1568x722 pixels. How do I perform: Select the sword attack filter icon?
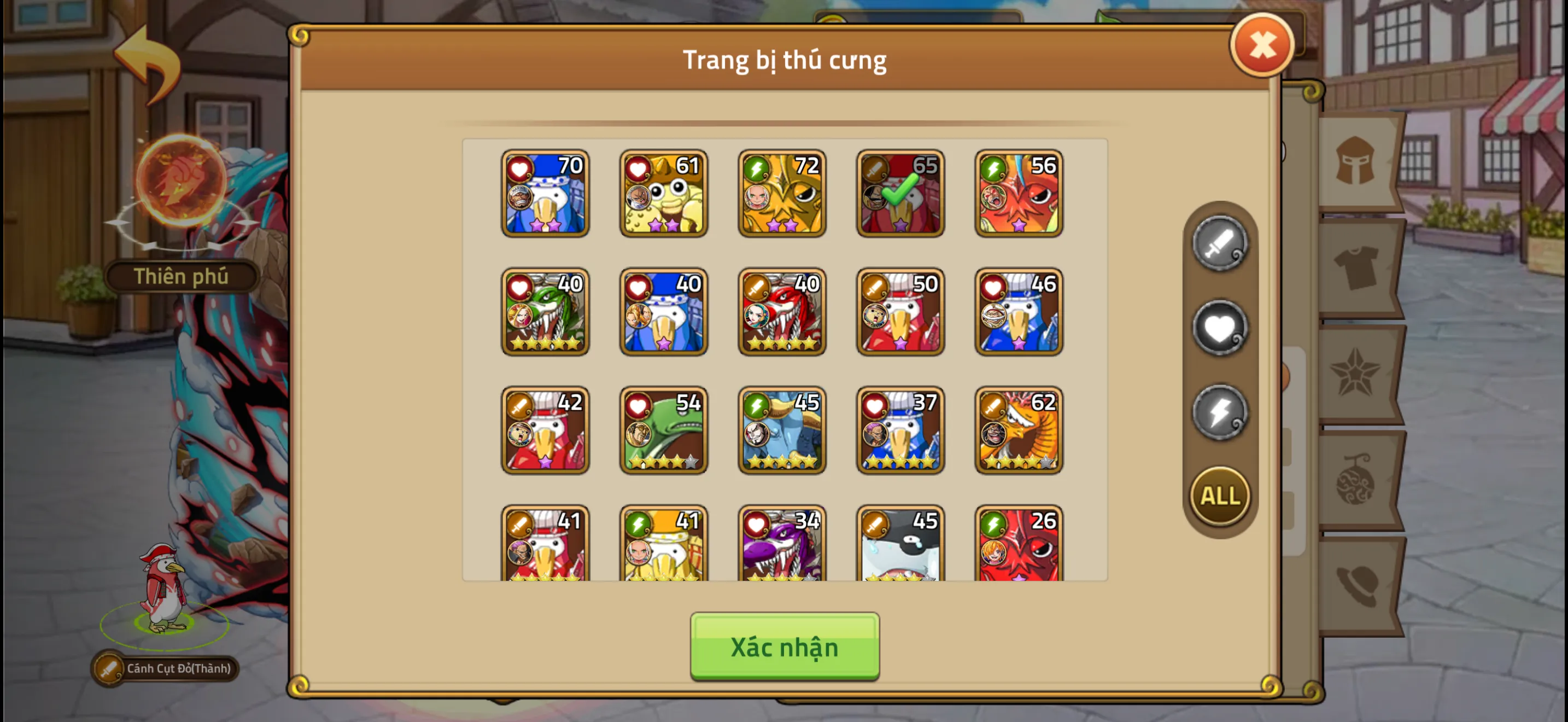(x=1219, y=246)
